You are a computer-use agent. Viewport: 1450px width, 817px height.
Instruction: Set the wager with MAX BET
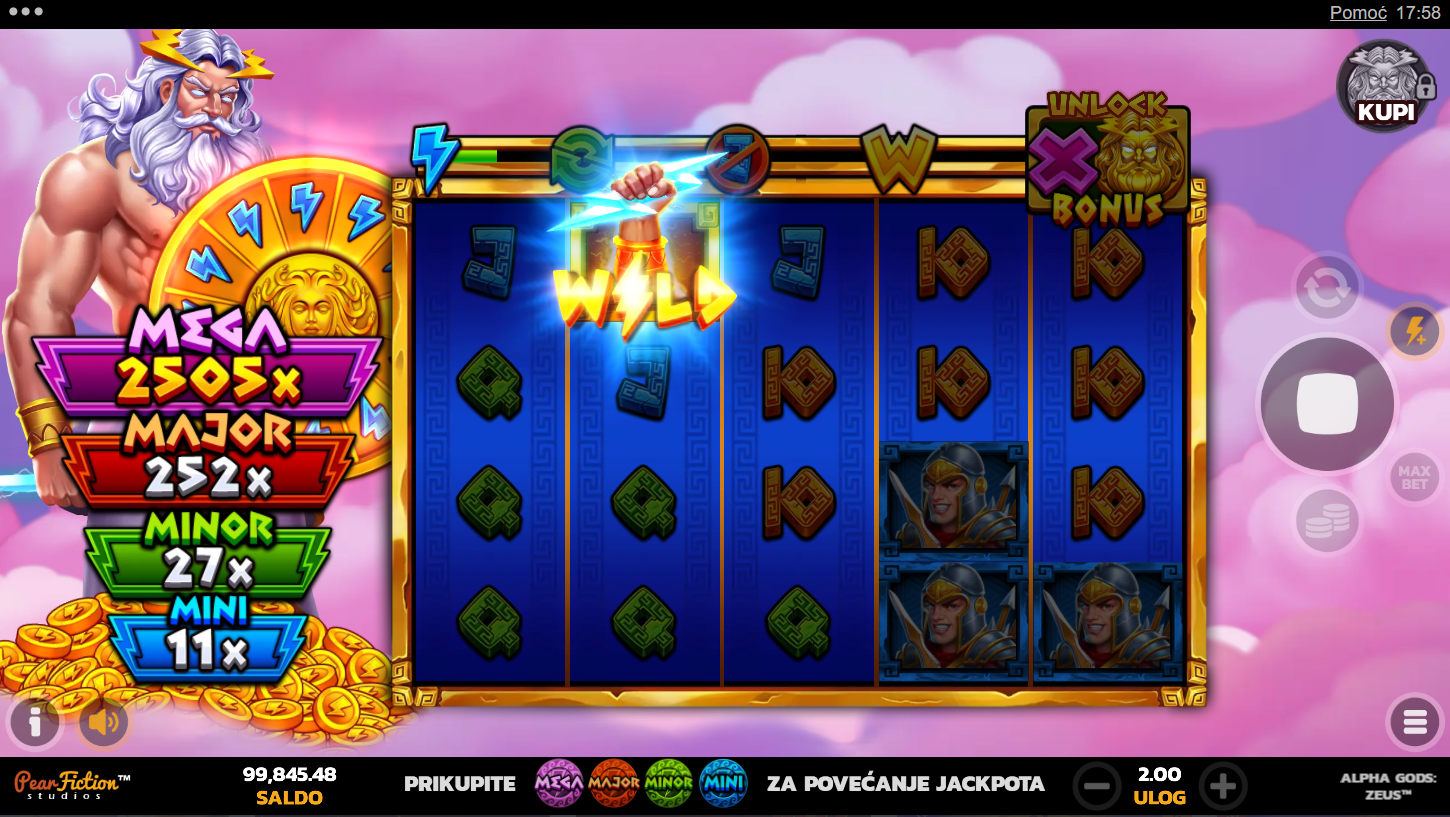1413,478
